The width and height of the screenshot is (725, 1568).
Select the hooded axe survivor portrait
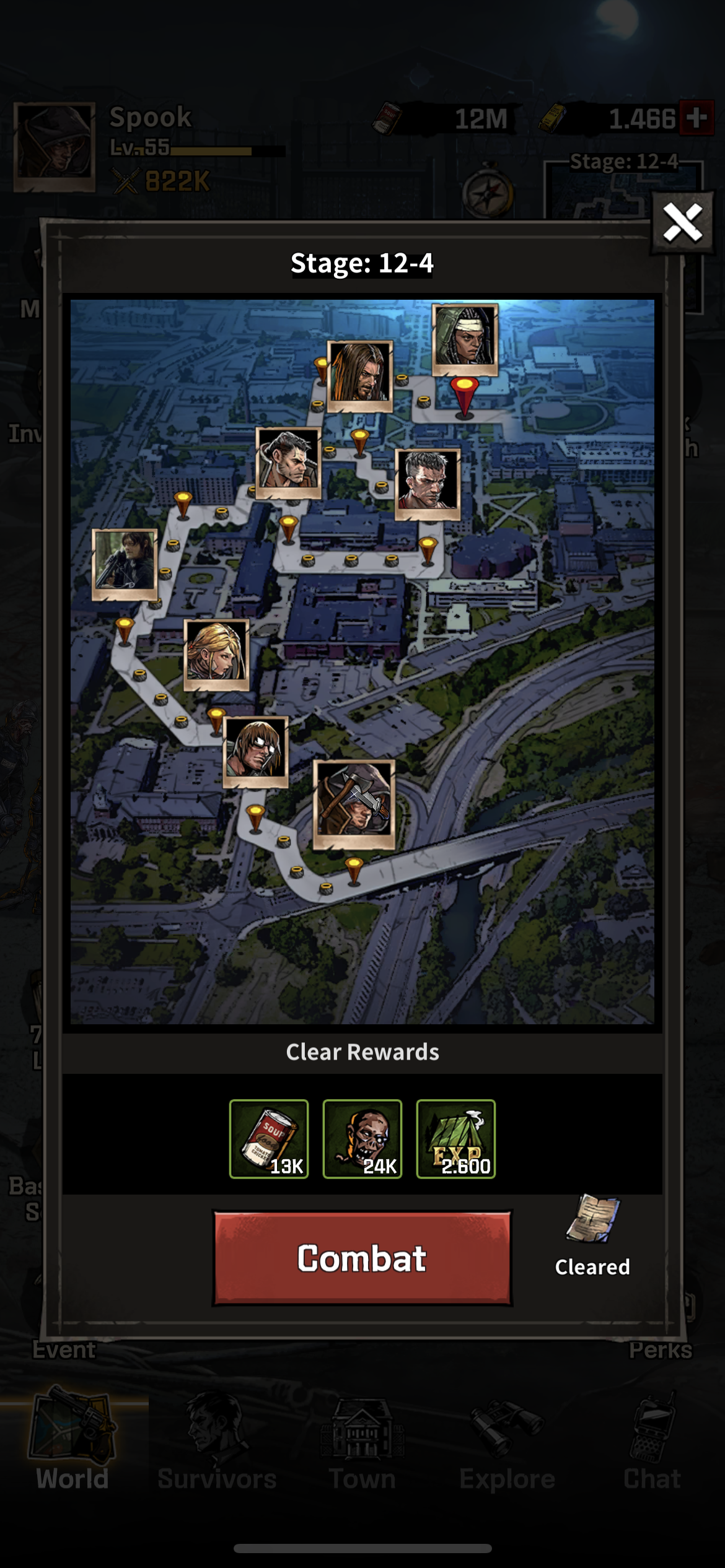[x=354, y=804]
